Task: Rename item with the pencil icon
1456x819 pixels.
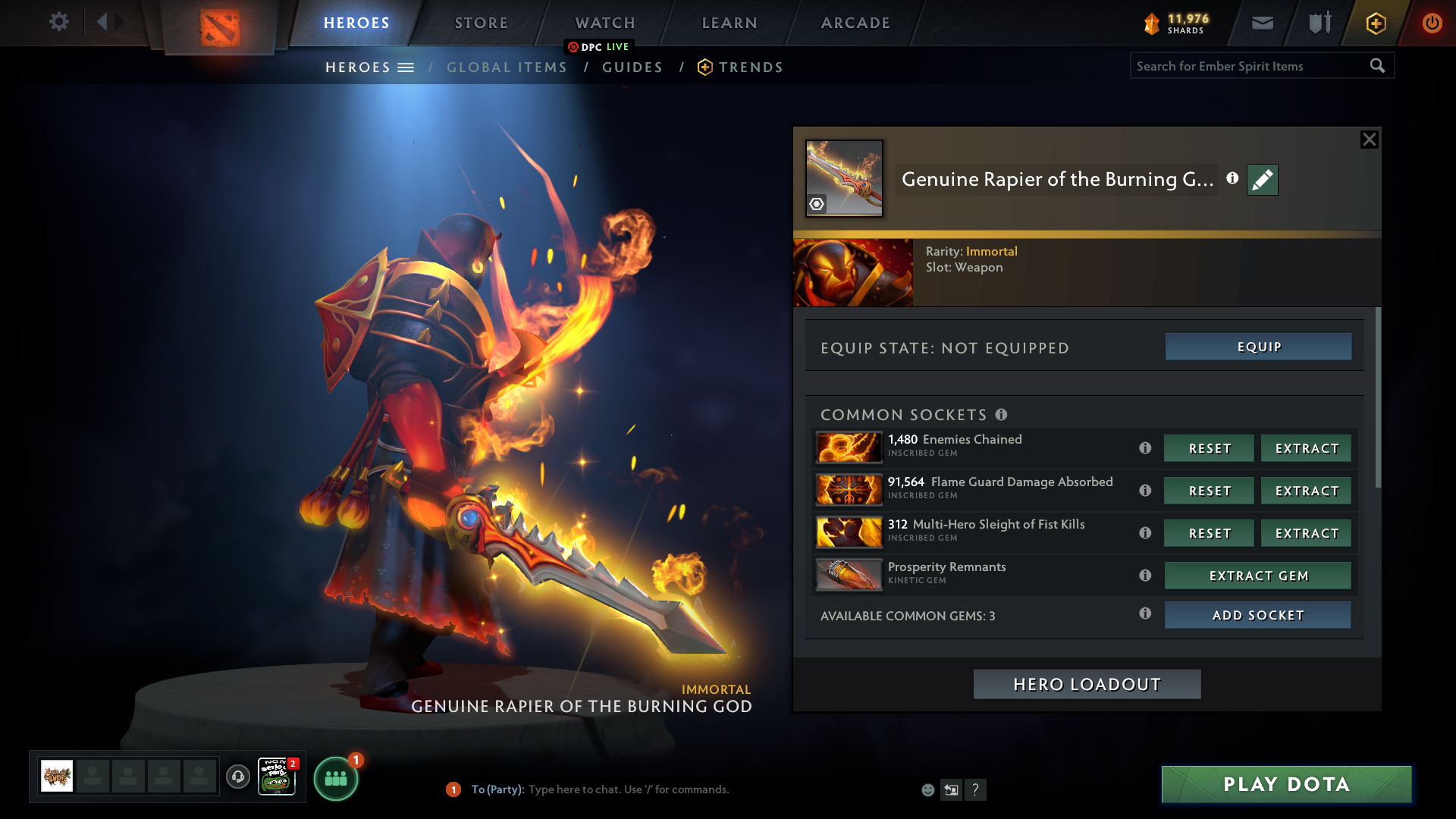Action: (1262, 180)
